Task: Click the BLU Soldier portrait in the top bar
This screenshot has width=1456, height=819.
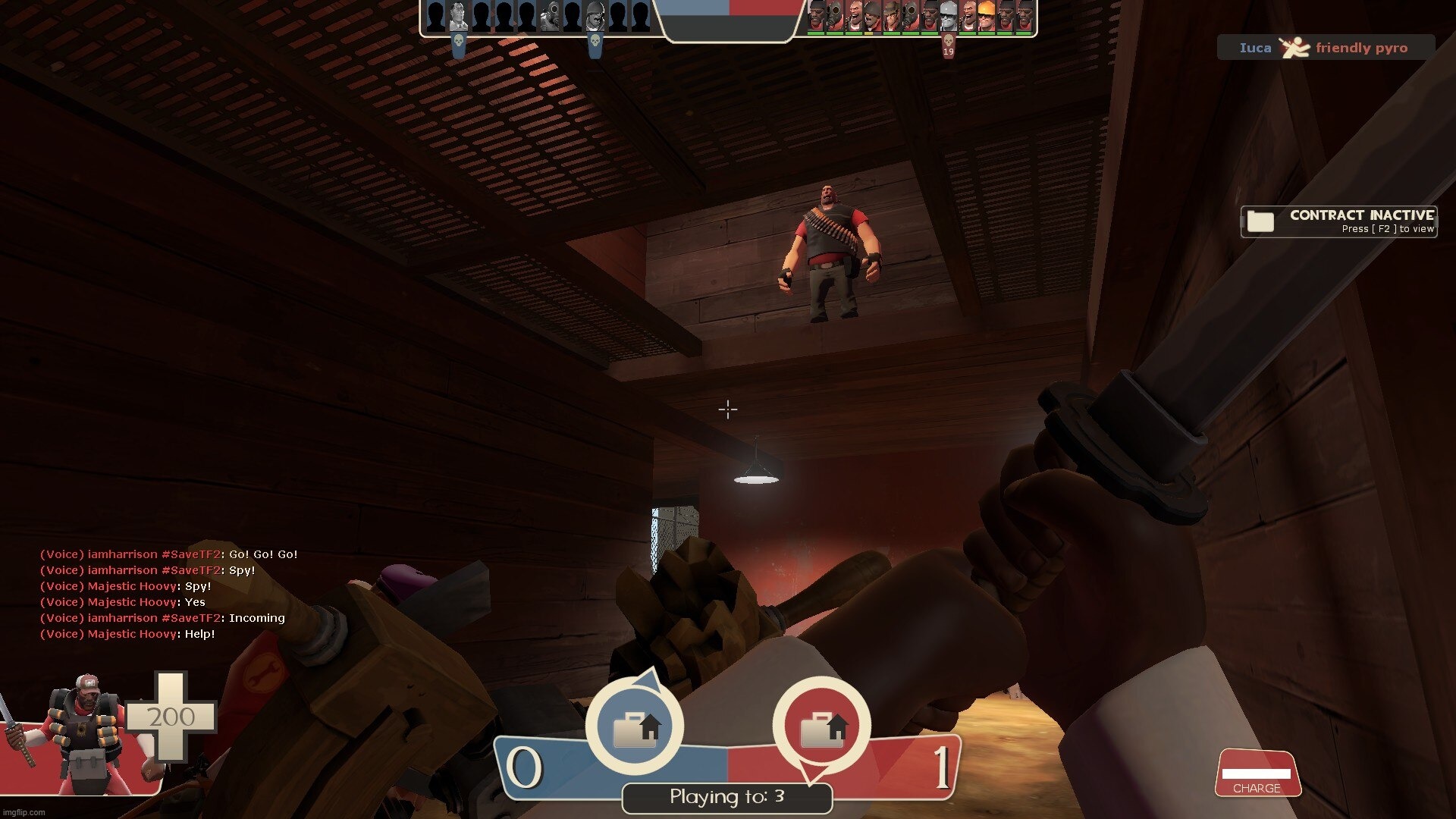Action: click(595, 16)
